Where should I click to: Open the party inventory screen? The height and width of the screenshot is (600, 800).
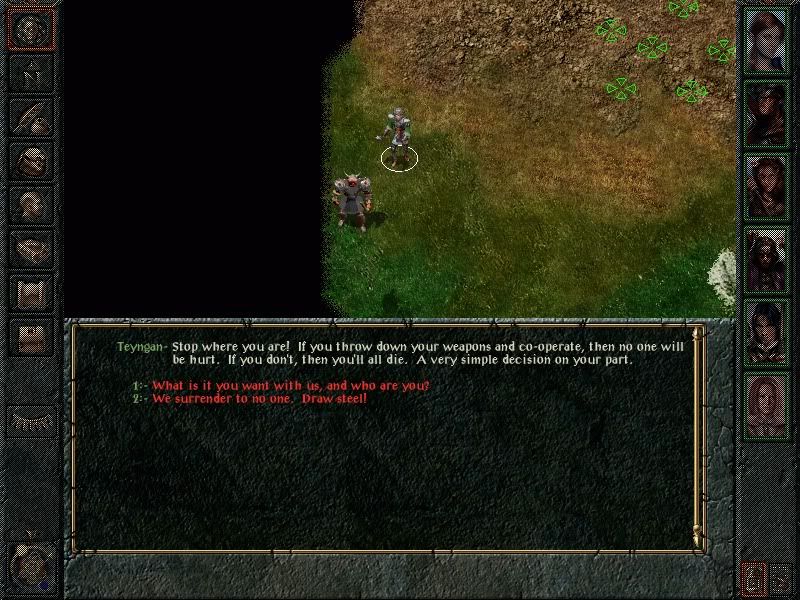click(30, 159)
